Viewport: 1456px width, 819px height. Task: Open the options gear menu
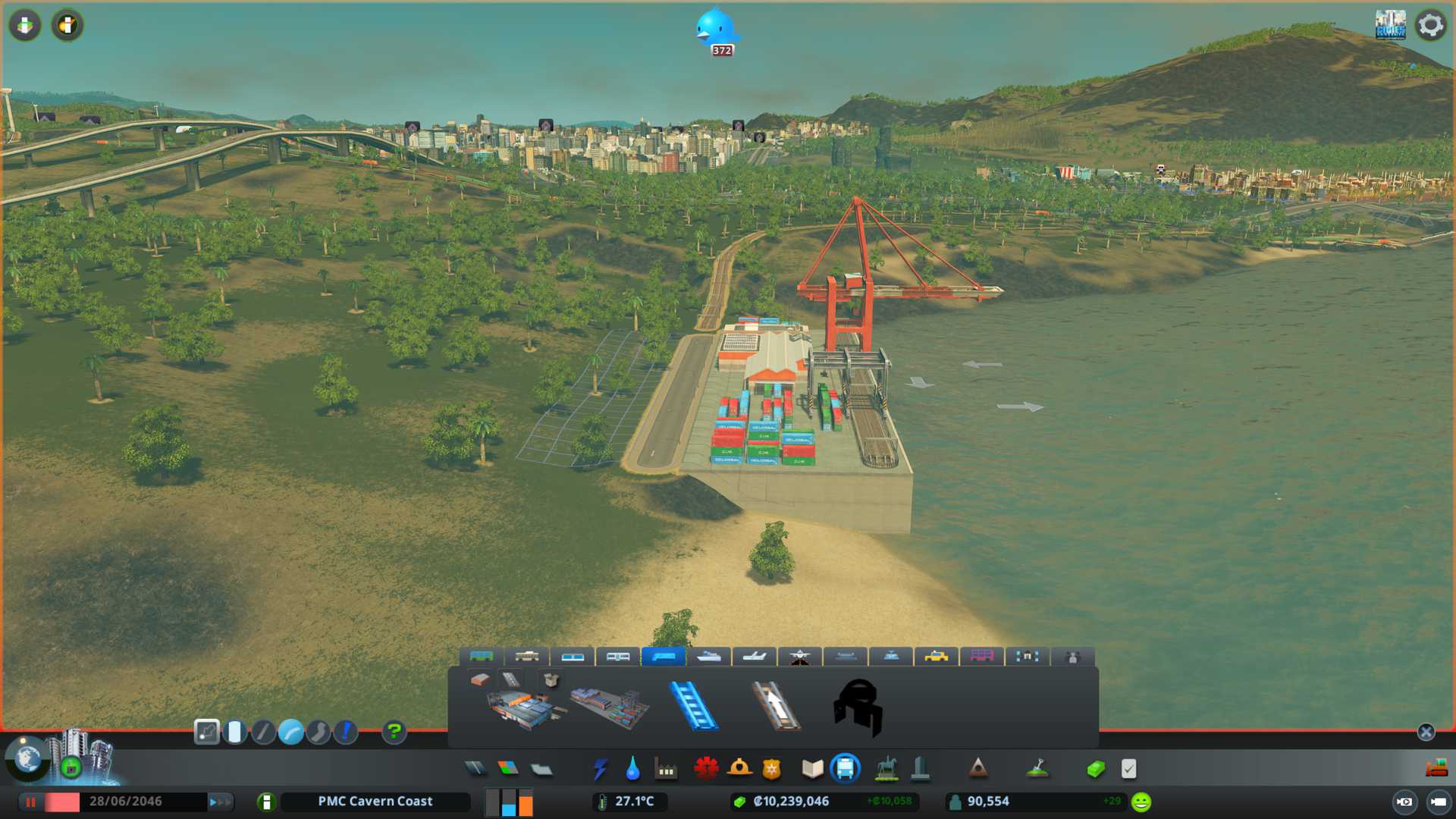pos(1430,25)
